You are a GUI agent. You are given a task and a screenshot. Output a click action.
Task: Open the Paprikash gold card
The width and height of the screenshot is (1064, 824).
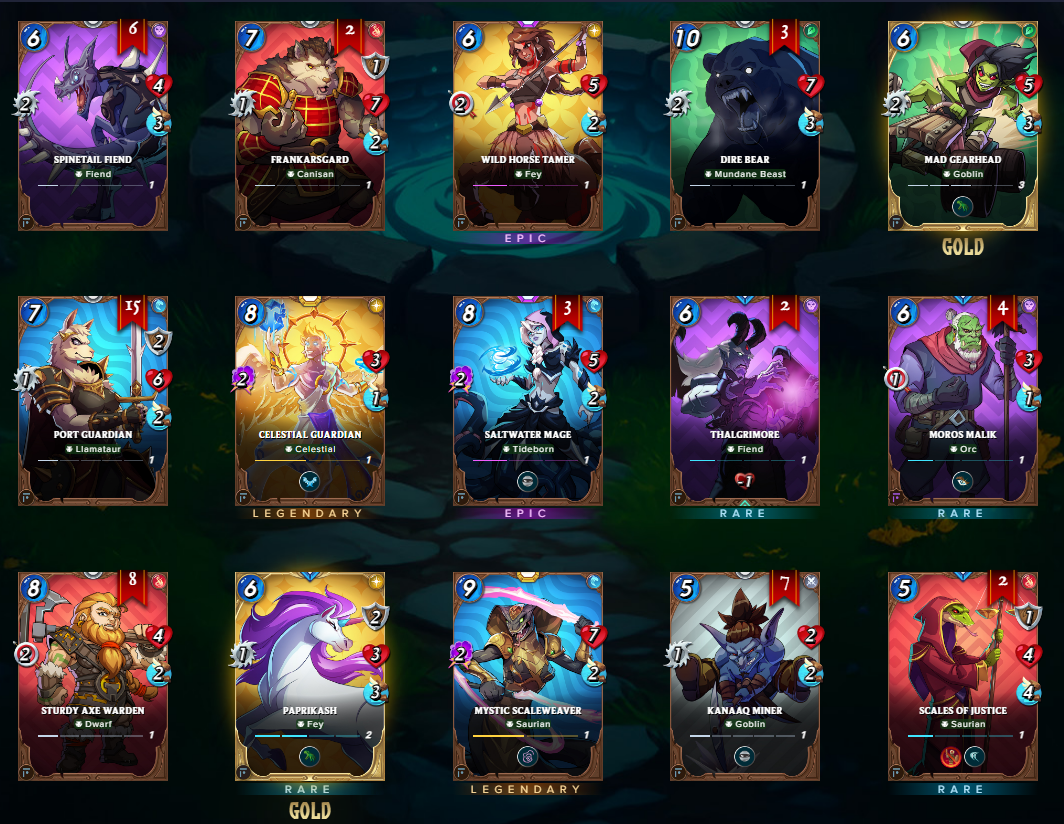pos(310,676)
